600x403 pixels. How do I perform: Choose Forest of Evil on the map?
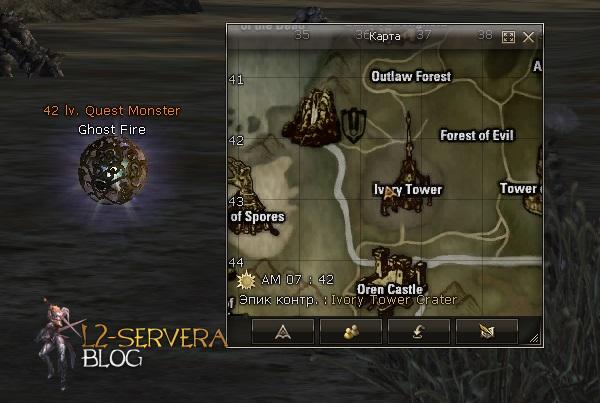[476, 135]
